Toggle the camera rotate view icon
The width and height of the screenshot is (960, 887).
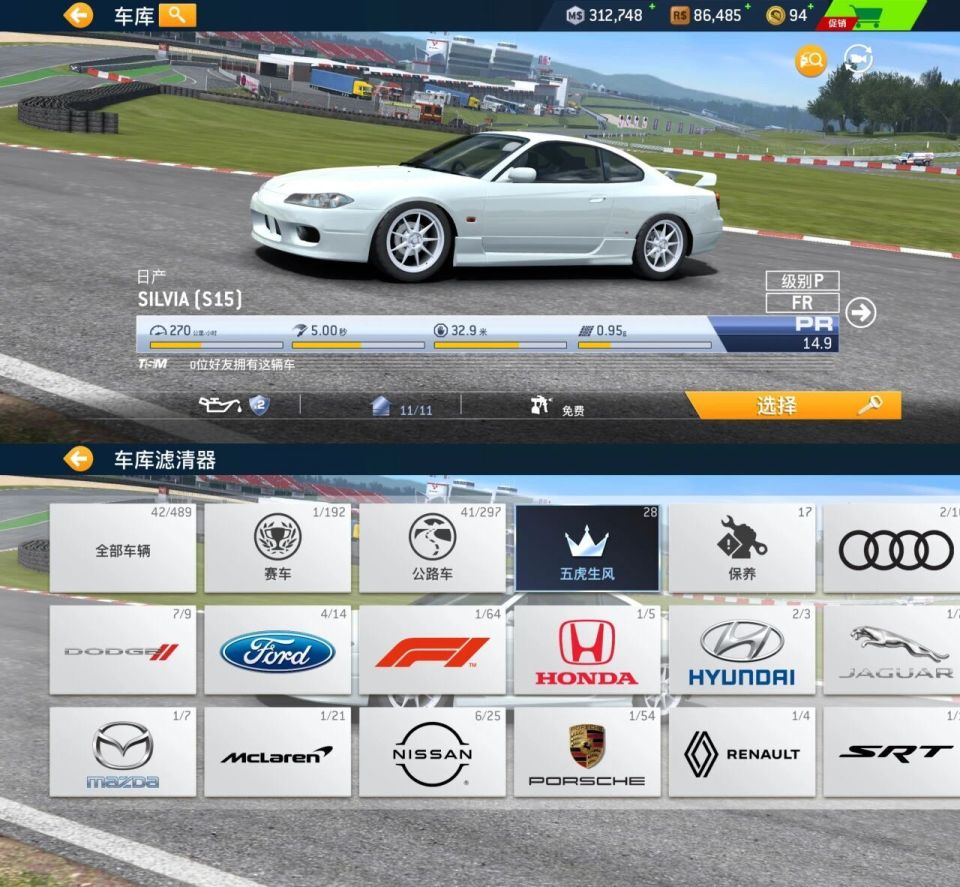coord(858,60)
